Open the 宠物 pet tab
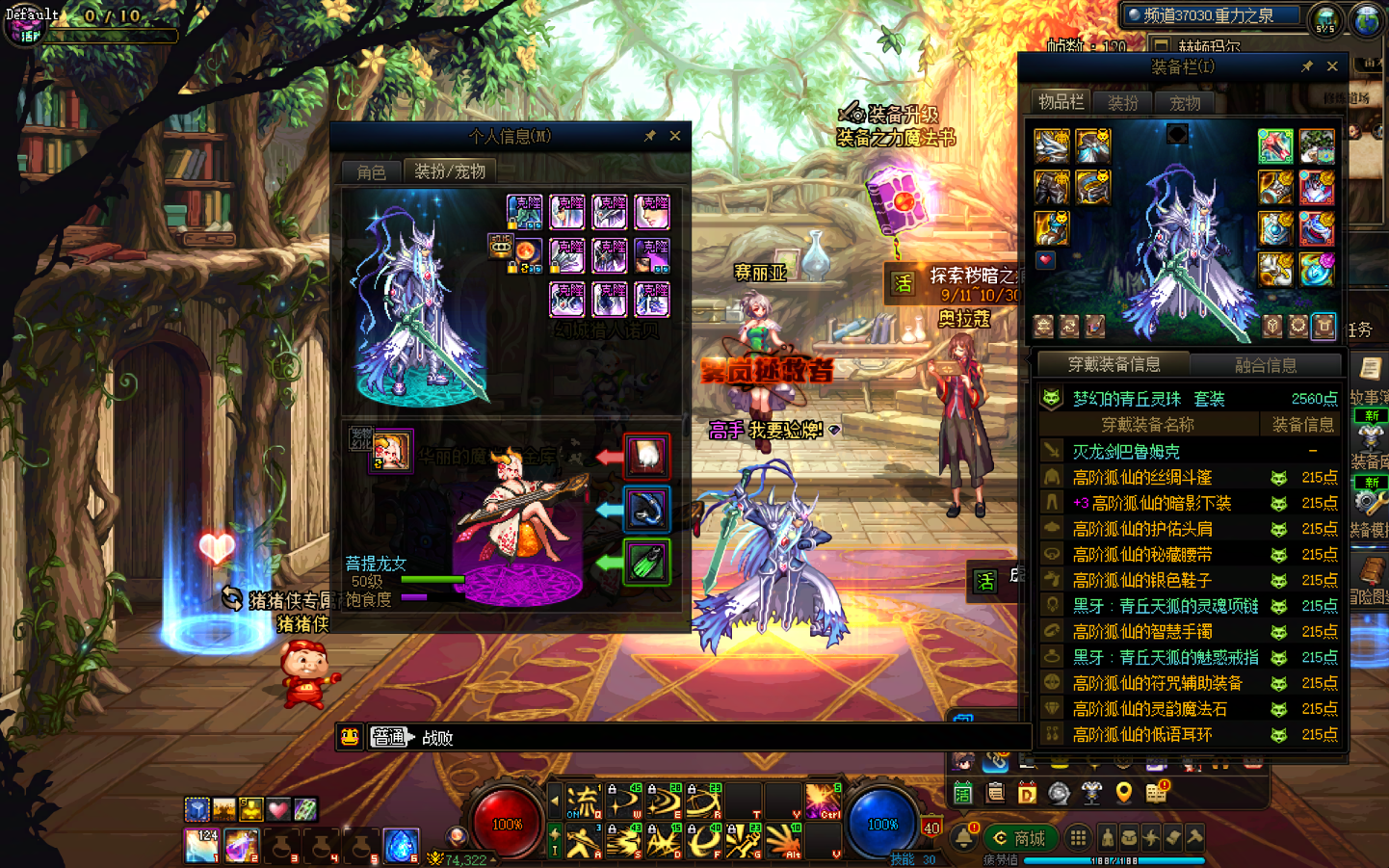This screenshot has width=1389, height=868. pyautogui.click(x=1185, y=102)
